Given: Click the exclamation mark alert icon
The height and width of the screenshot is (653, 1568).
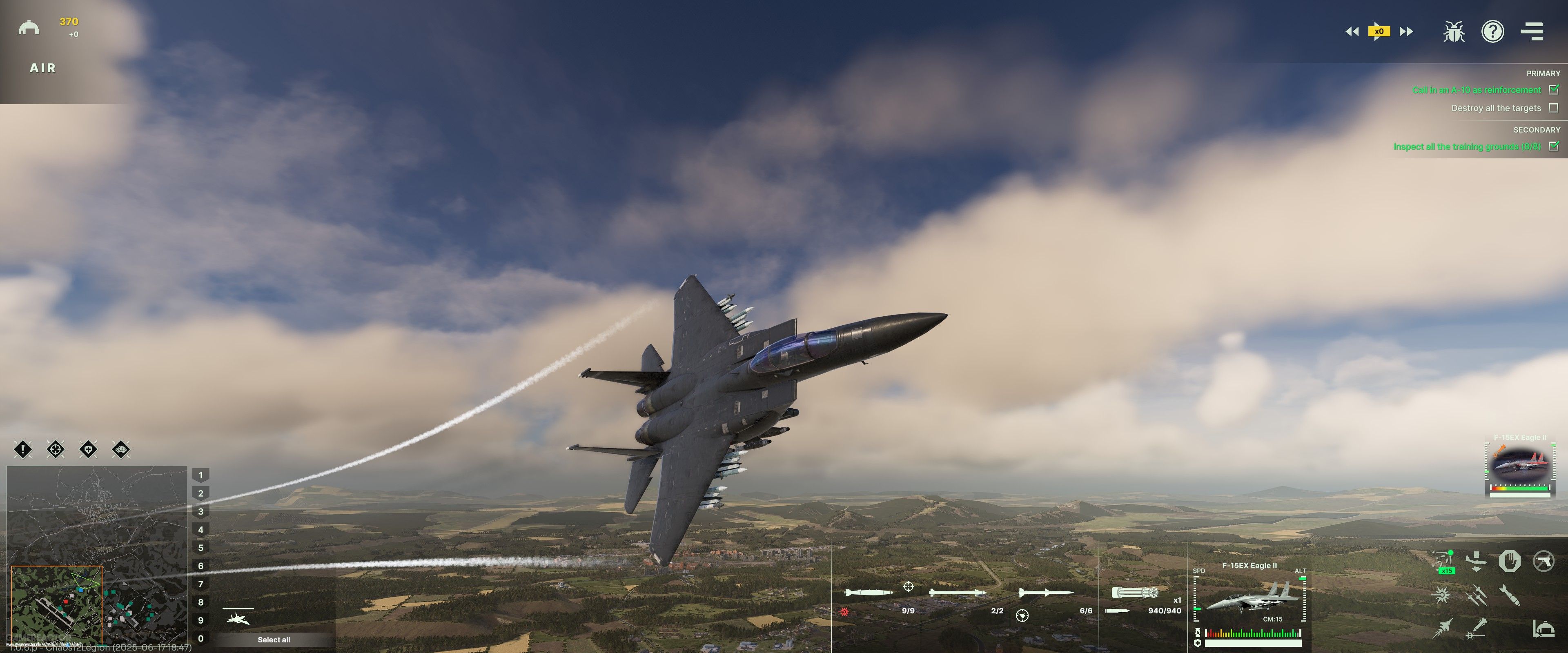Looking at the screenshot, I should click(23, 450).
